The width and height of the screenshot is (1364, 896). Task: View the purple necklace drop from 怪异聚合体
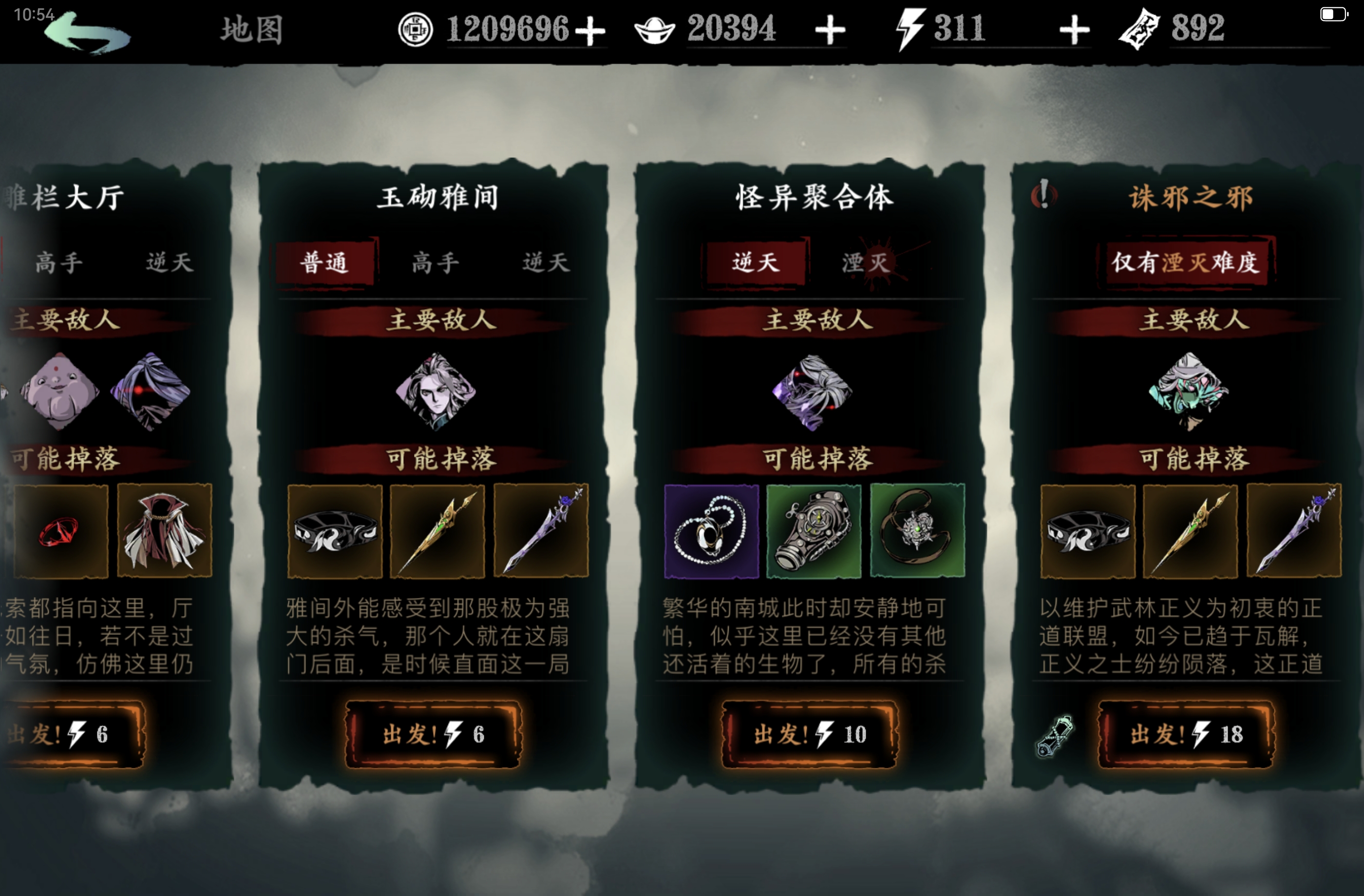click(712, 532)
